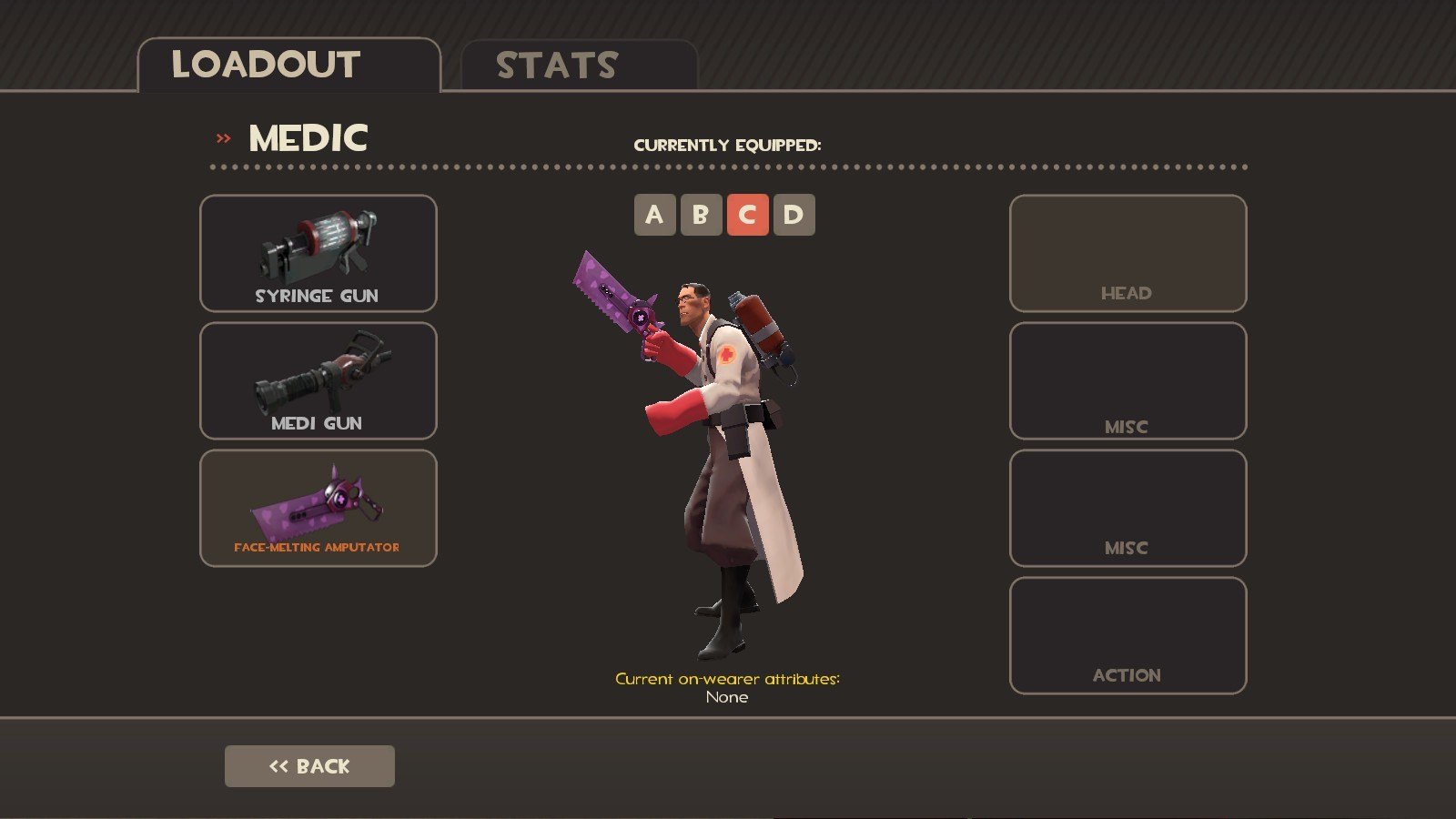The height and width of the screenshot is (819, 1456).
Task: Activate loadout preset C
Action: (747, 215)
